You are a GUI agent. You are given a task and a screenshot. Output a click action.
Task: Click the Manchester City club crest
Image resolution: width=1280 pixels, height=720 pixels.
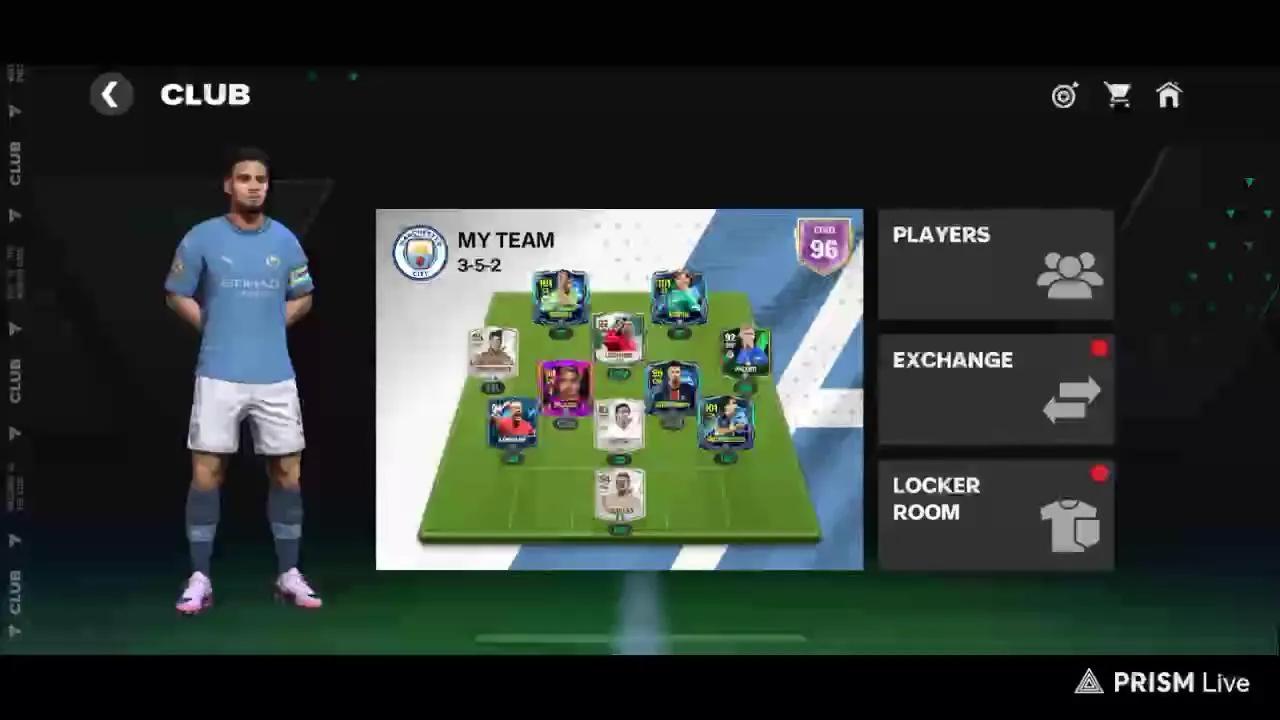(x=420, y=252)
